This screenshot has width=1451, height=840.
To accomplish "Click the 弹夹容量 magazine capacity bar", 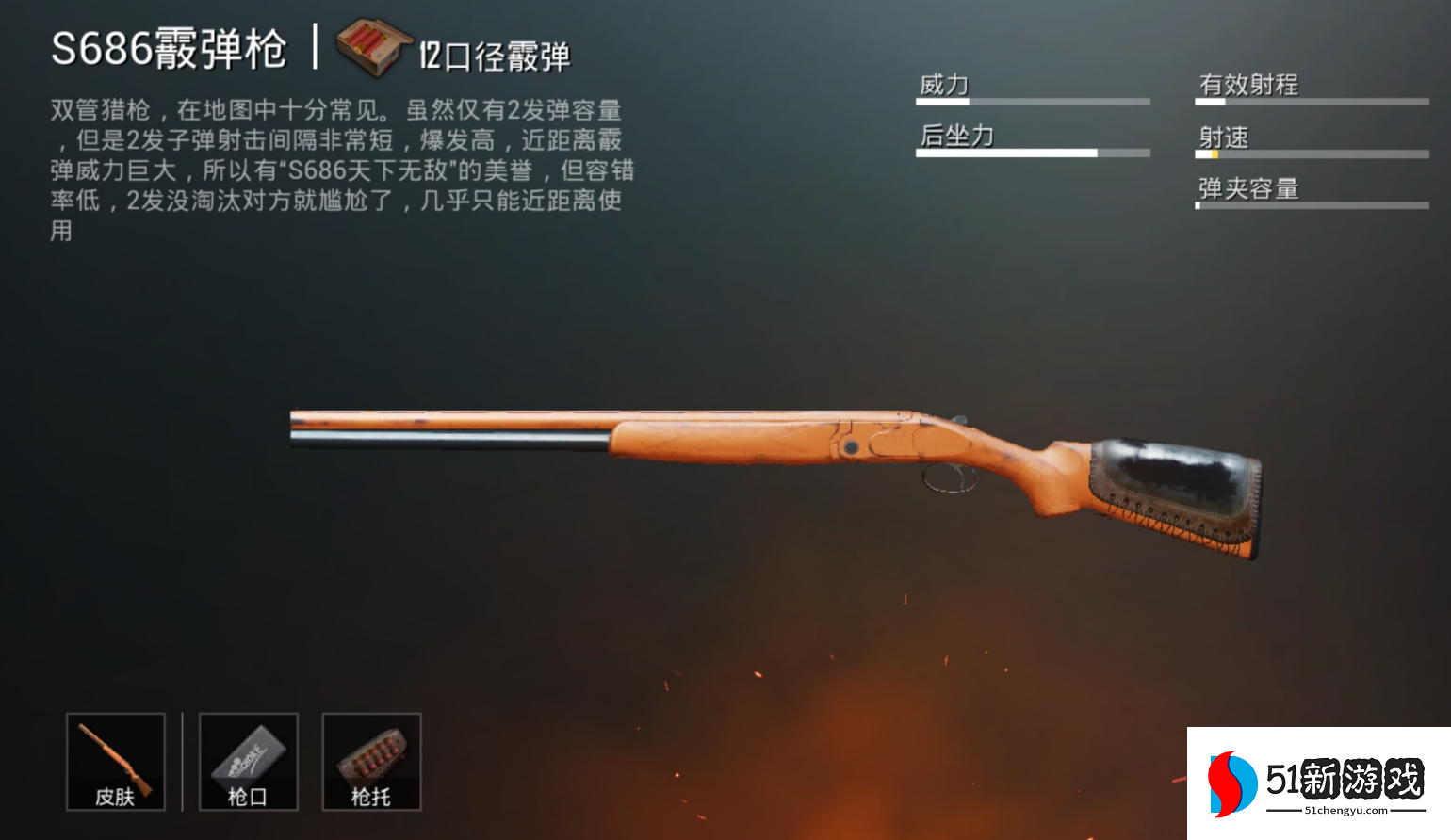I will click(x=1309, y=203).
